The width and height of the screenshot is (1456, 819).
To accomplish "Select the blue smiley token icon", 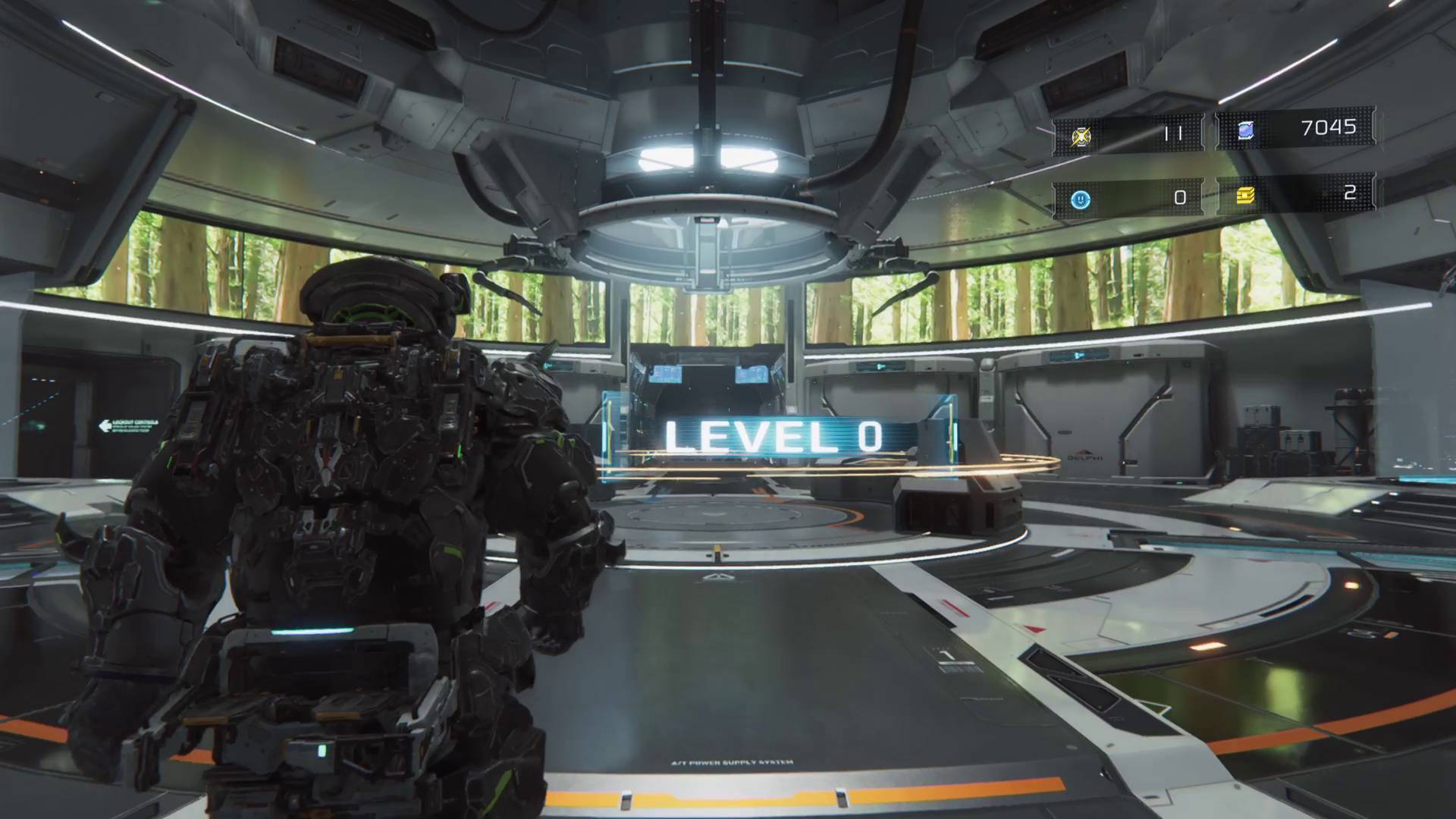I will (x=1079, y=199).
